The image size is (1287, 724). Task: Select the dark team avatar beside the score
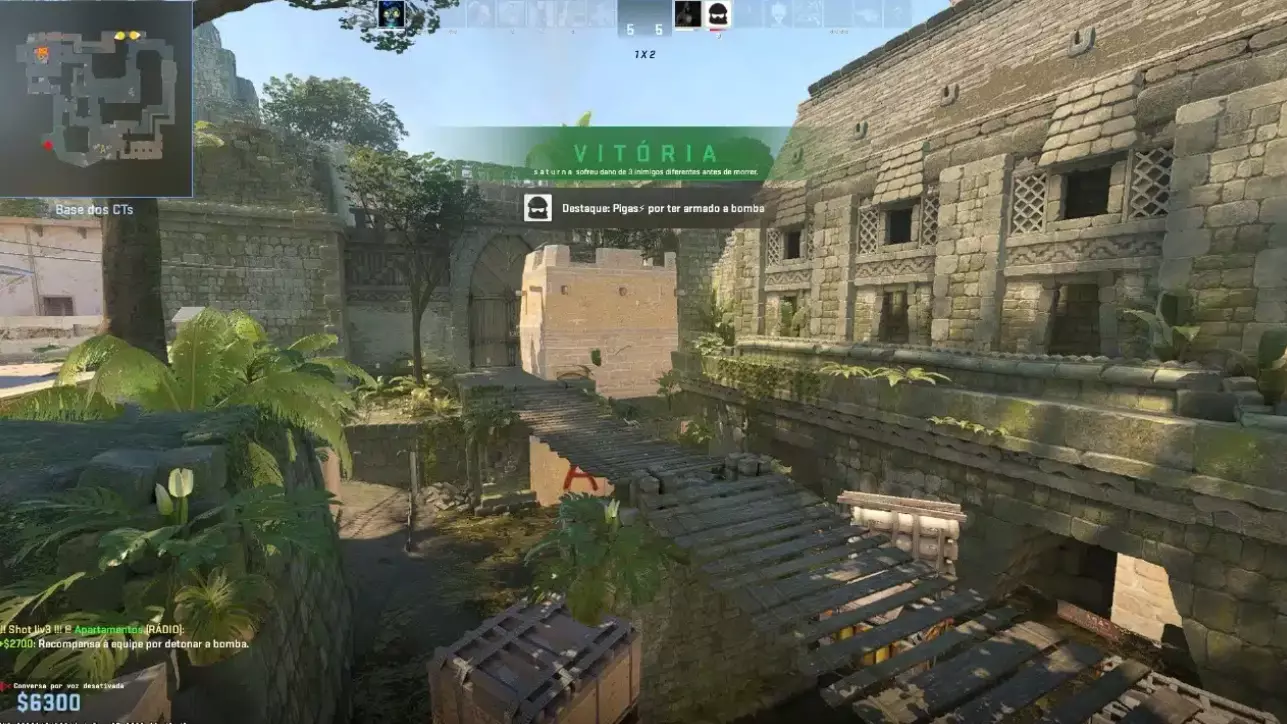(x=687, y=15)
